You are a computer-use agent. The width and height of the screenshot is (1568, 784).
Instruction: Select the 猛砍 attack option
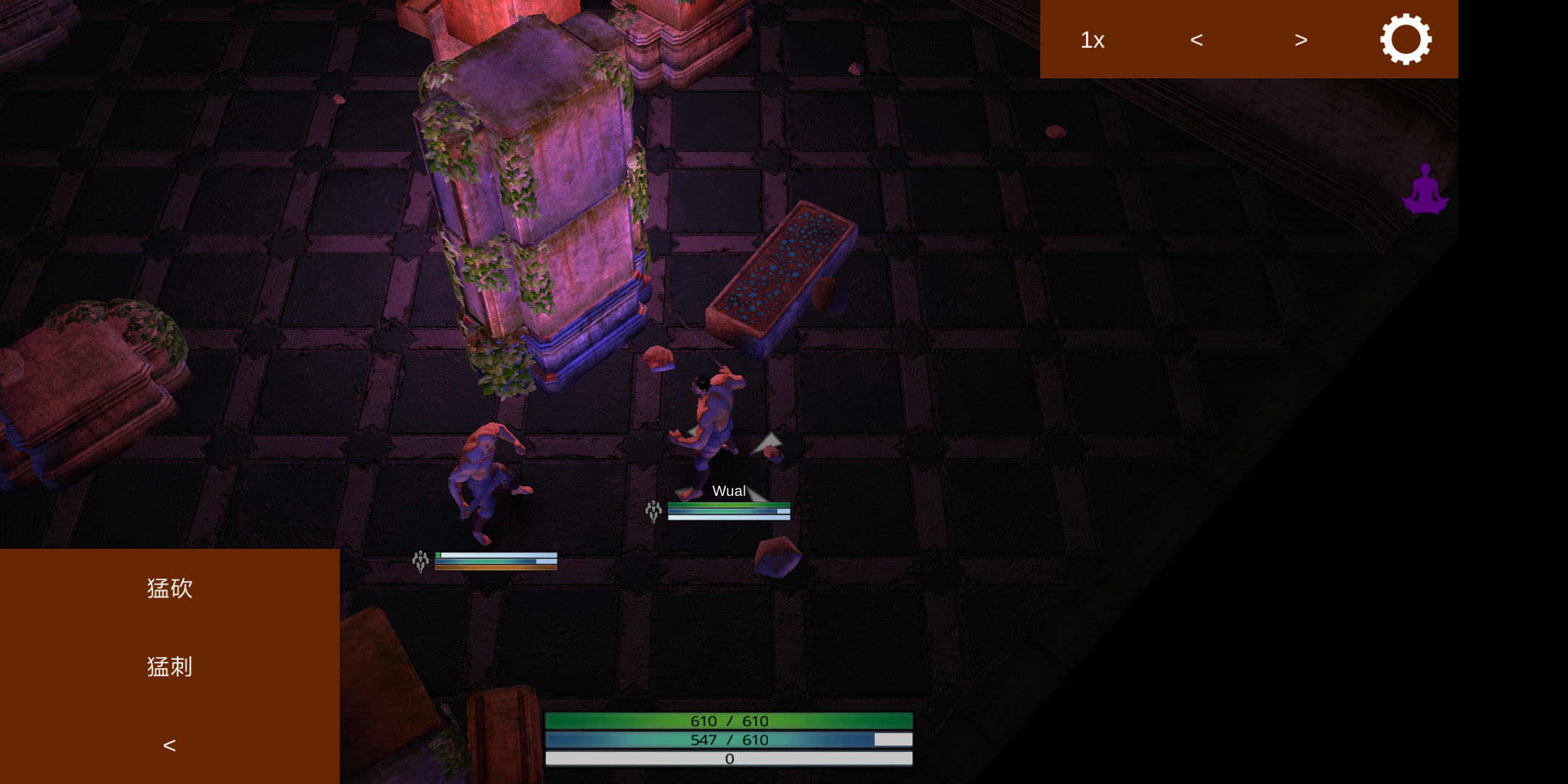click(x=169, y=588)
